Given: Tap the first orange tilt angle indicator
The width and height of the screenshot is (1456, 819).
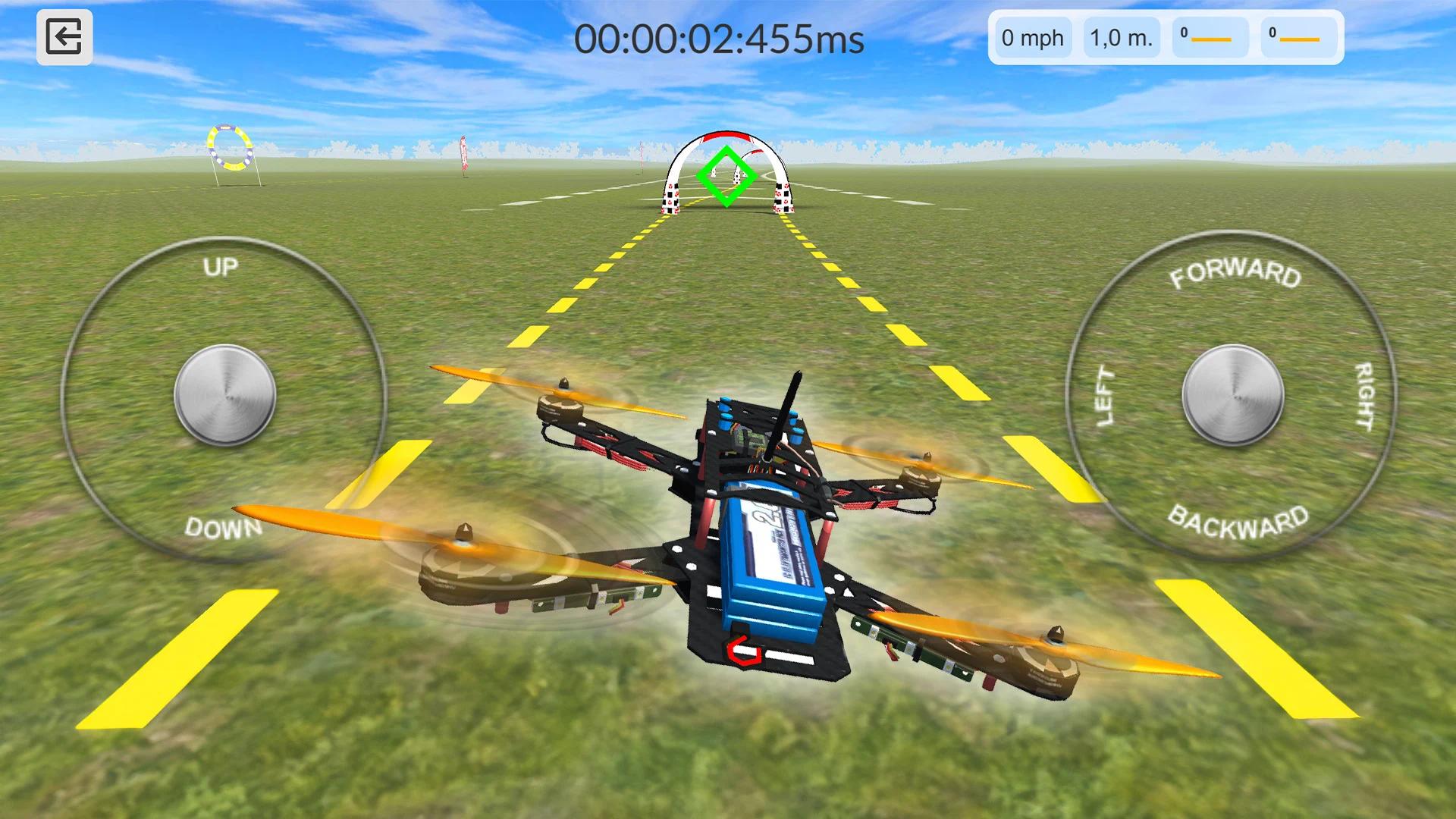Looking at the screenshot, I should [1211, 38].
